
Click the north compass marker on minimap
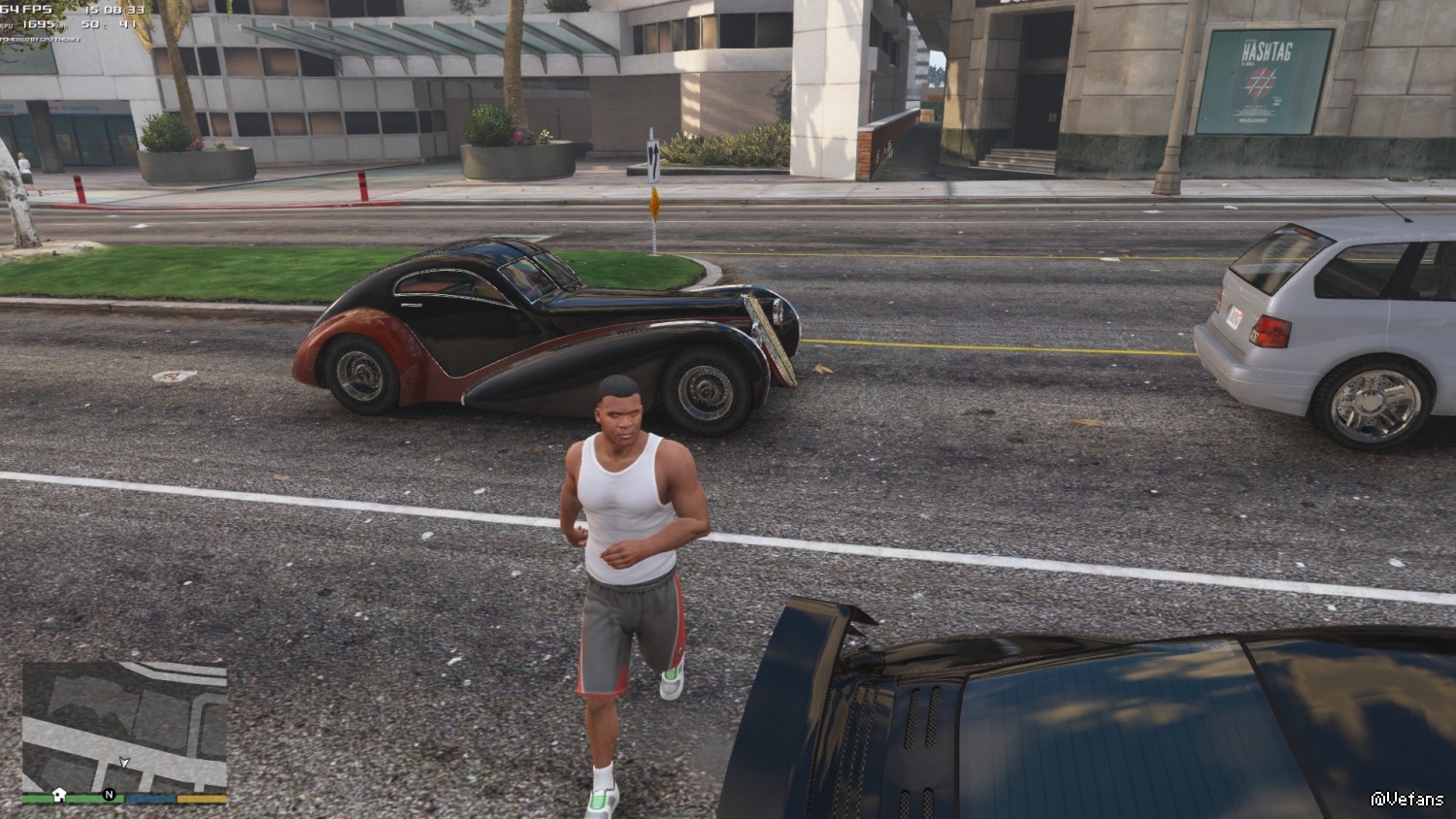tap(110, 795)
